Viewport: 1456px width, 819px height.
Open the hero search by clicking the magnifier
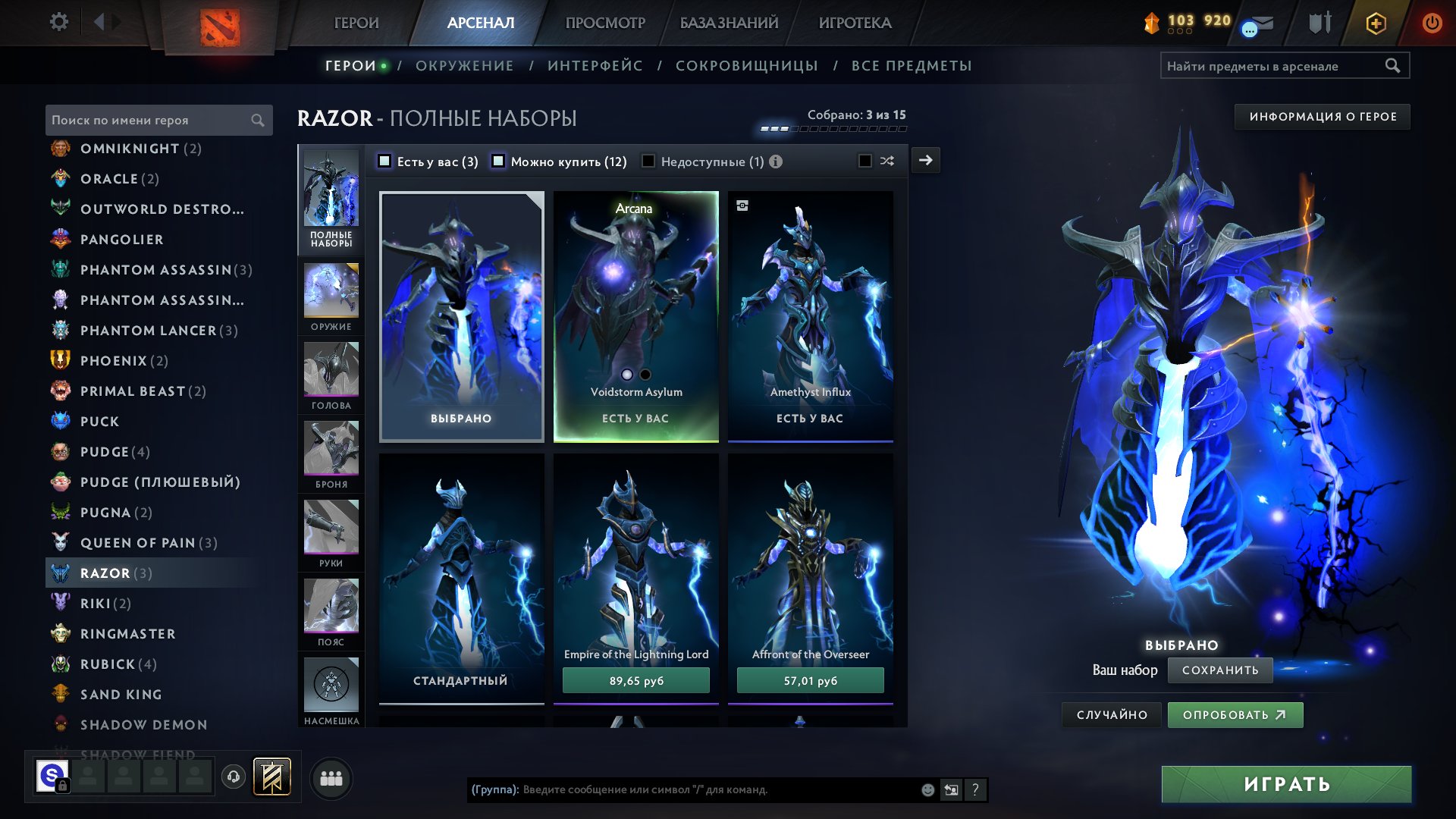coord(256,120)
